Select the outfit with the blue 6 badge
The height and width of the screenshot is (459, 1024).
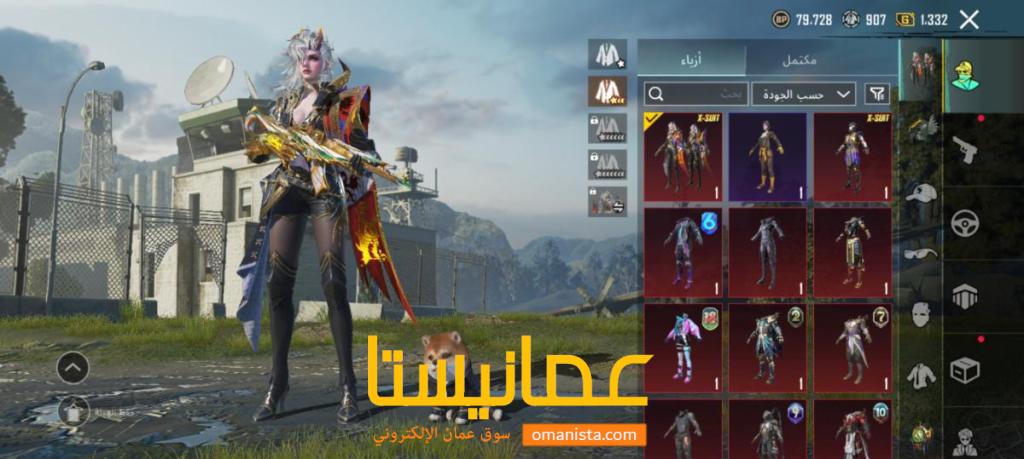pos(683,251)
